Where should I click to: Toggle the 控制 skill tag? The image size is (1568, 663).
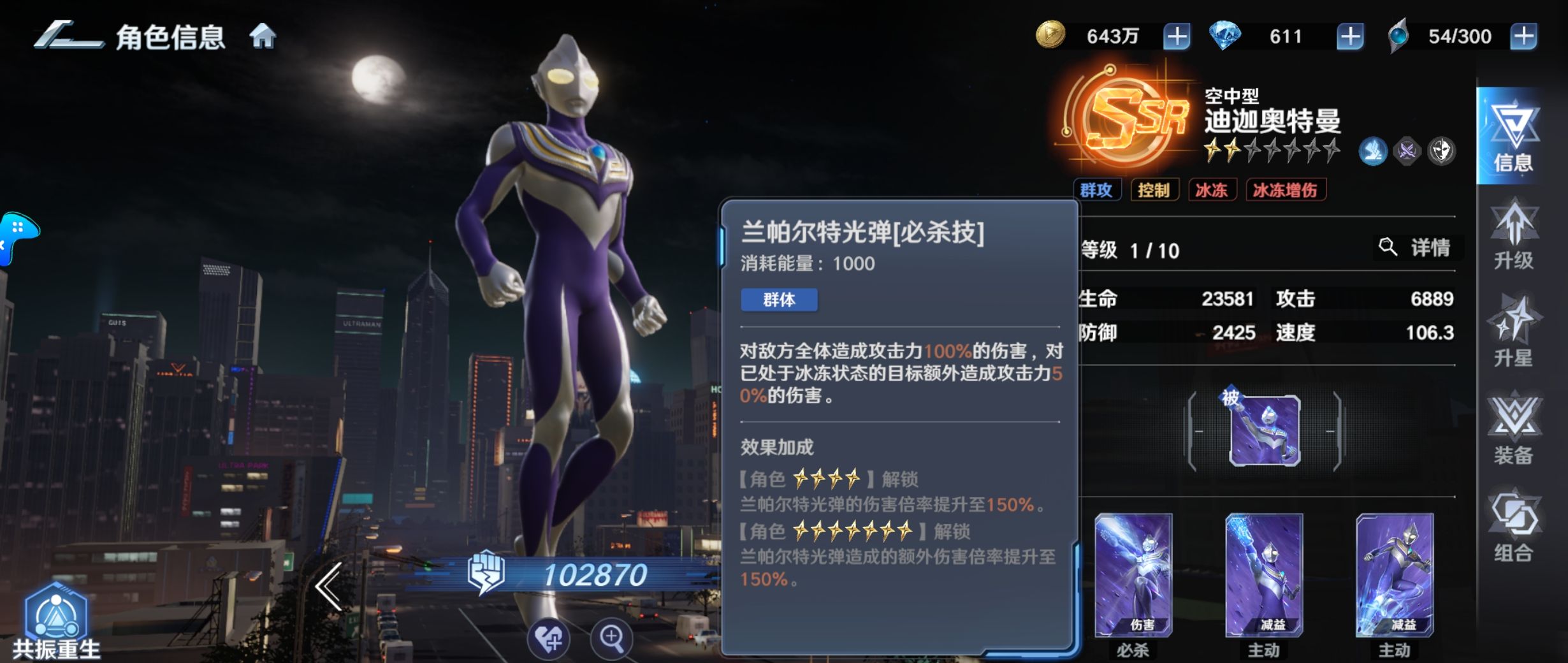pos(1155,189)
